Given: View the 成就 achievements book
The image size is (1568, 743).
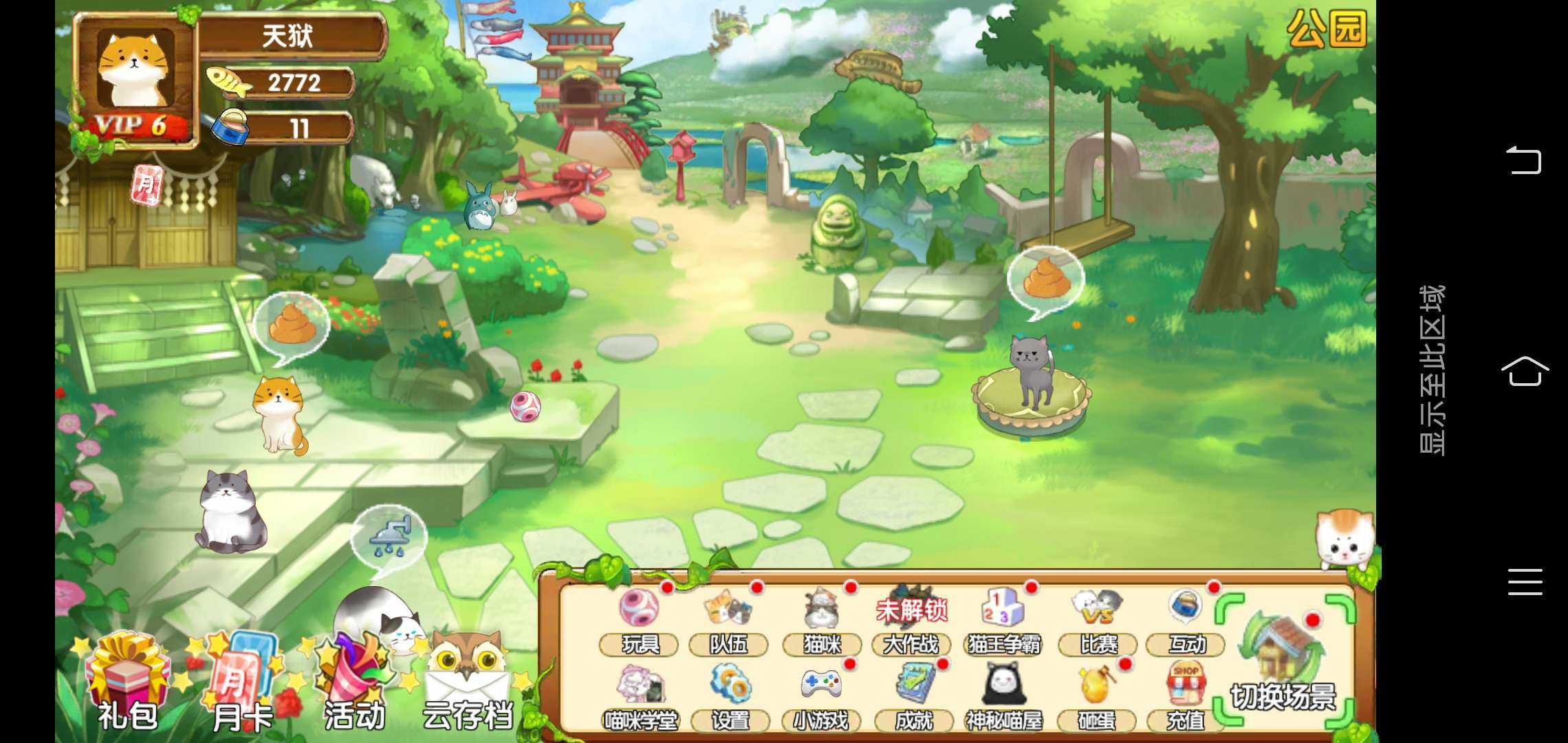Looking at the screenshot, I should [914, 696].
